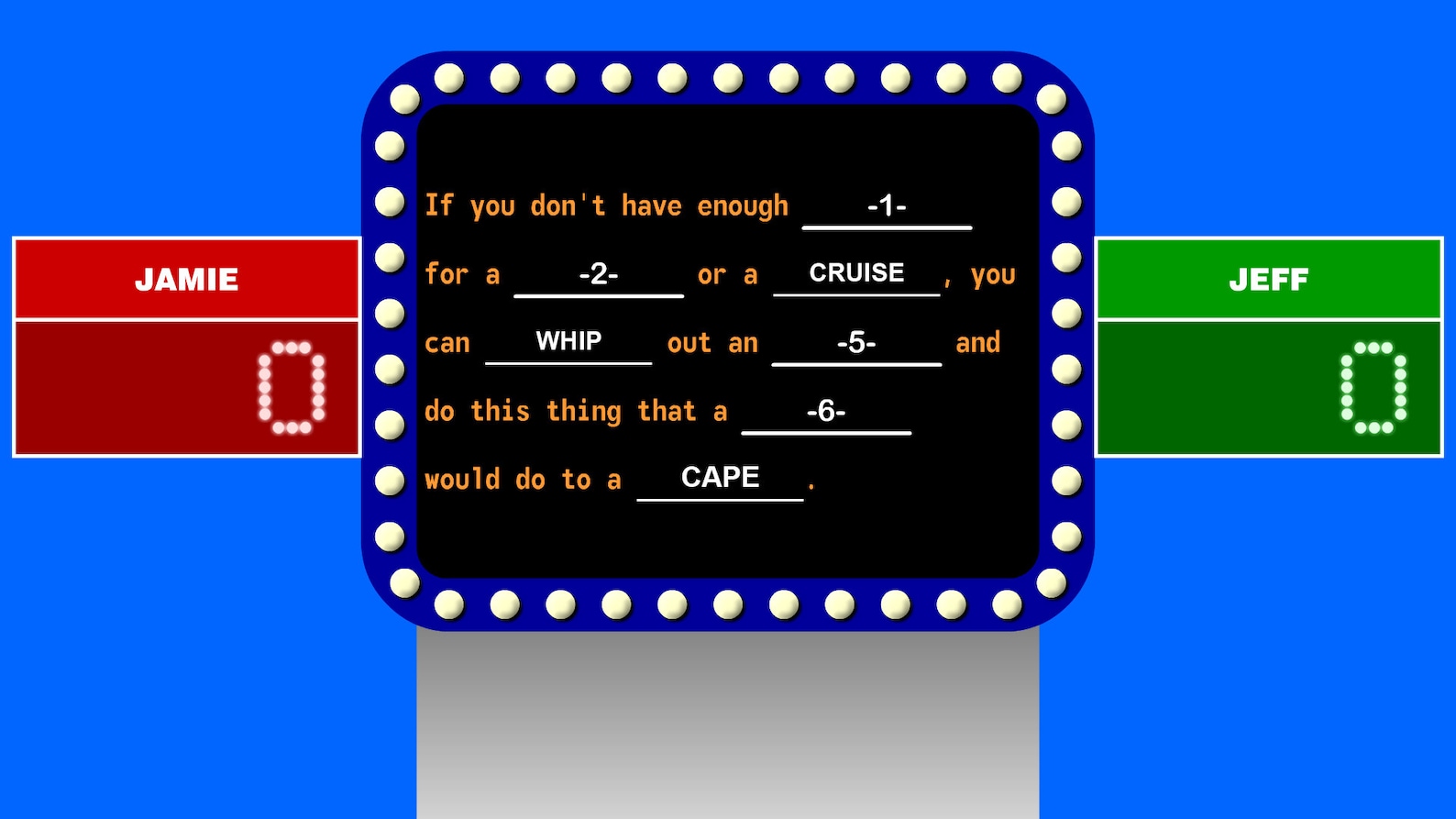
Task: Select the blank labeled -2-
Action: (600, 274)
